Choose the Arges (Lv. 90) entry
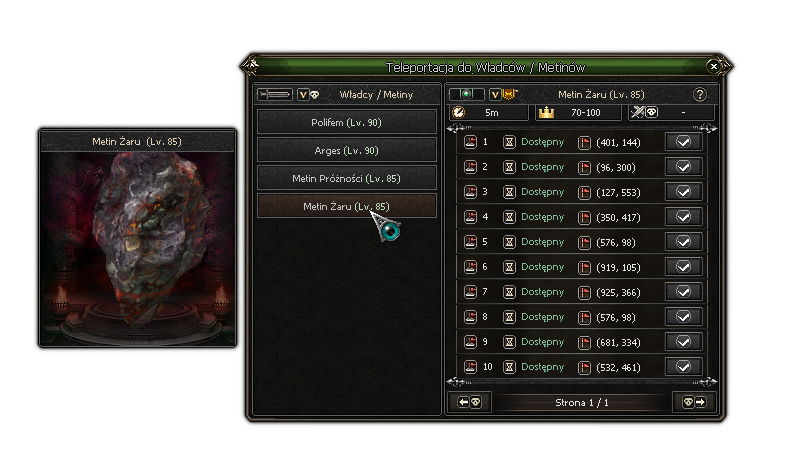Screen dimensions: 800x457 (x=347, y=150)
